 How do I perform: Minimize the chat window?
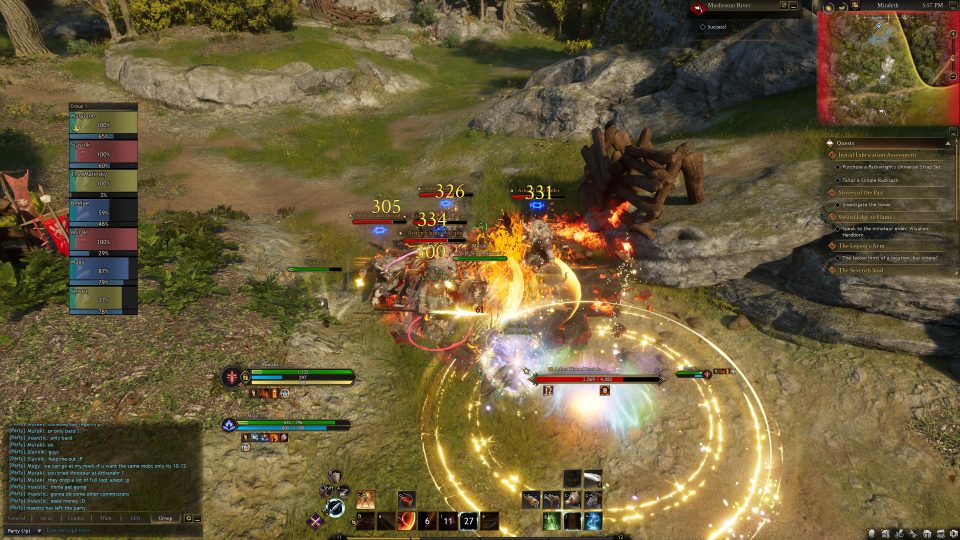click(x=198, y=518)
